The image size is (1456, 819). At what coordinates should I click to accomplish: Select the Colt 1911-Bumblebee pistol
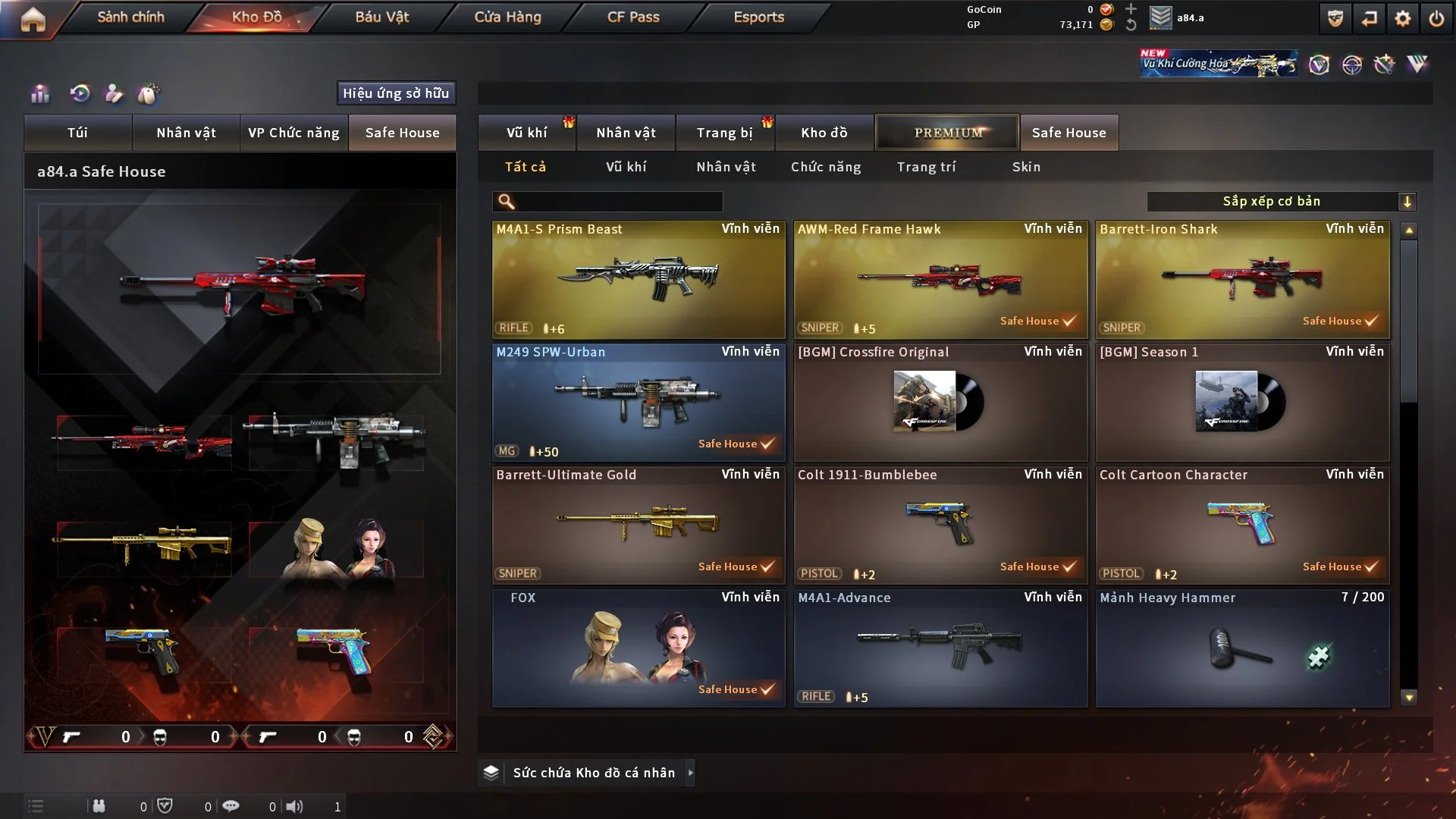click(940, 525)
